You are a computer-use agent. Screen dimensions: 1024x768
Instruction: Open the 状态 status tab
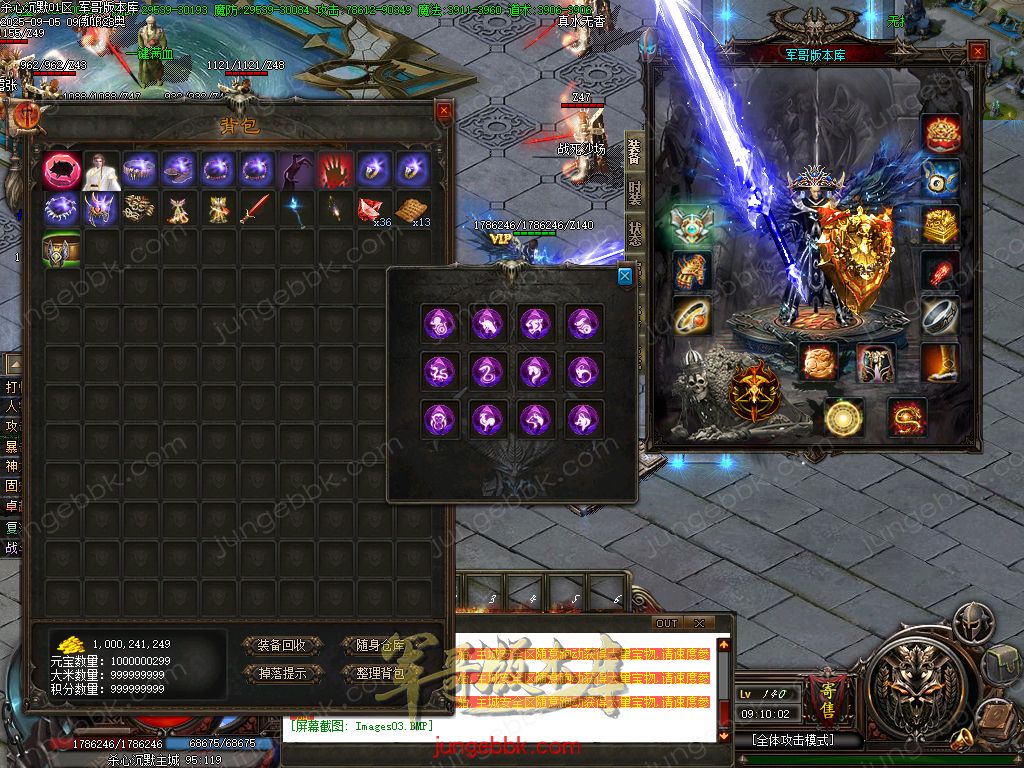click(x=635, y=233)
